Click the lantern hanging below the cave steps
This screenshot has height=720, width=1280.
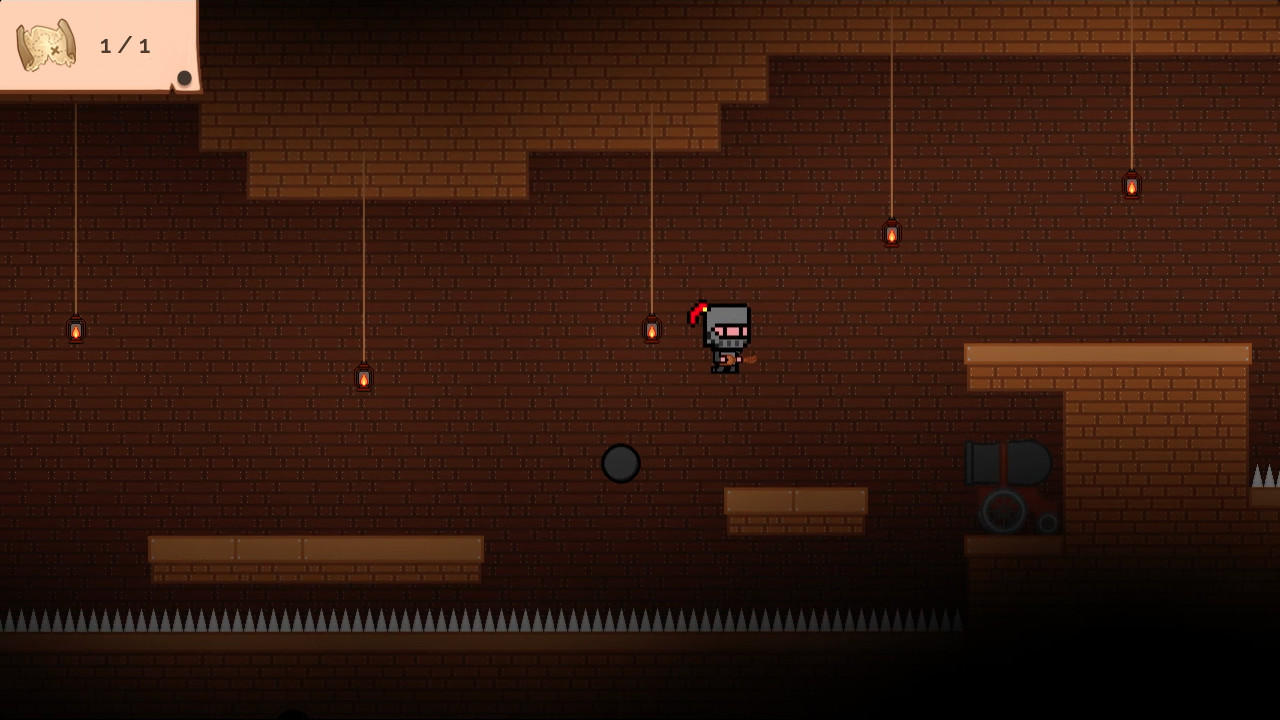point(362,378)
